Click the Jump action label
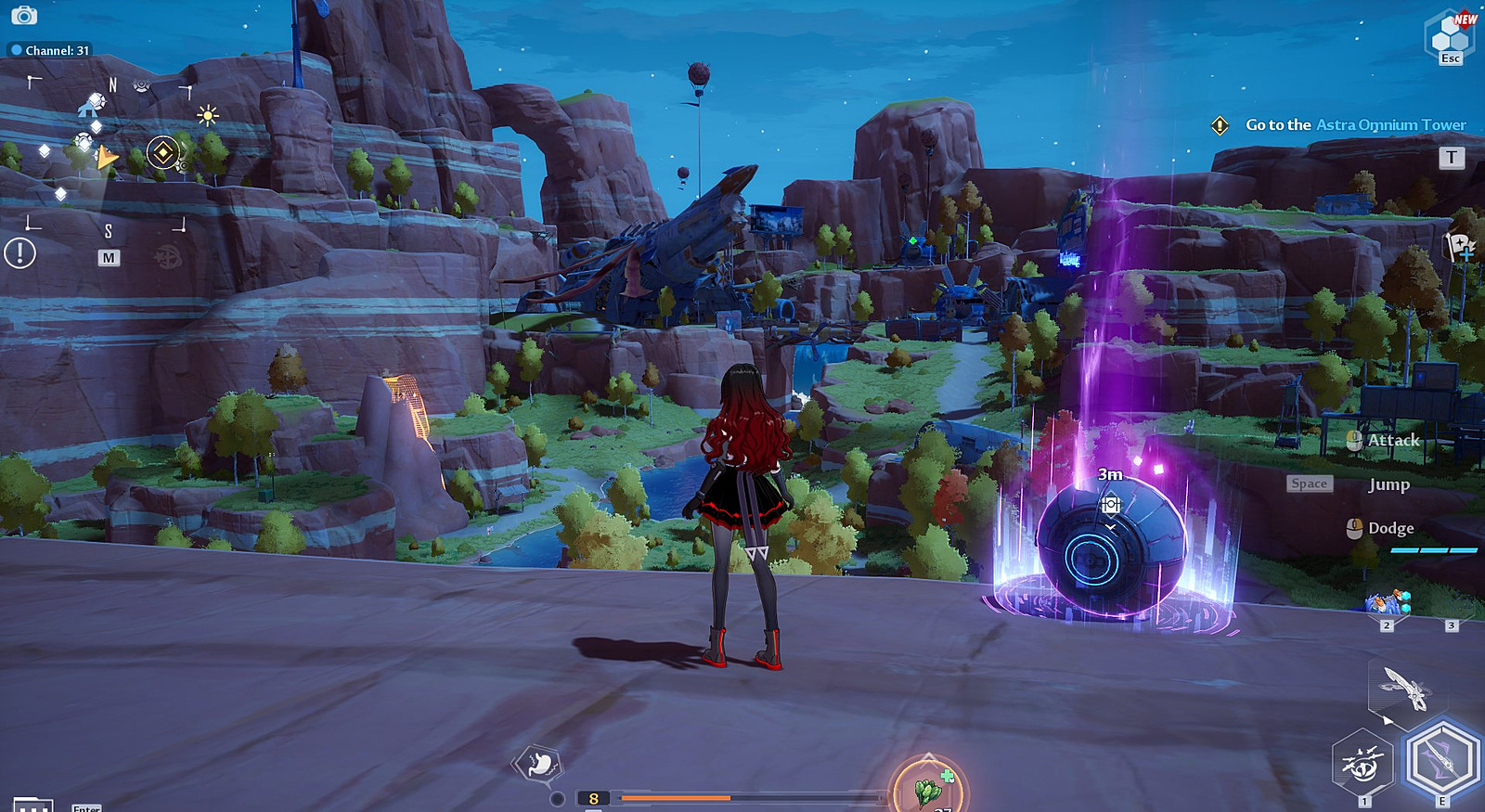Screen dimensions: 1485x812 [x=1388, y=483]
